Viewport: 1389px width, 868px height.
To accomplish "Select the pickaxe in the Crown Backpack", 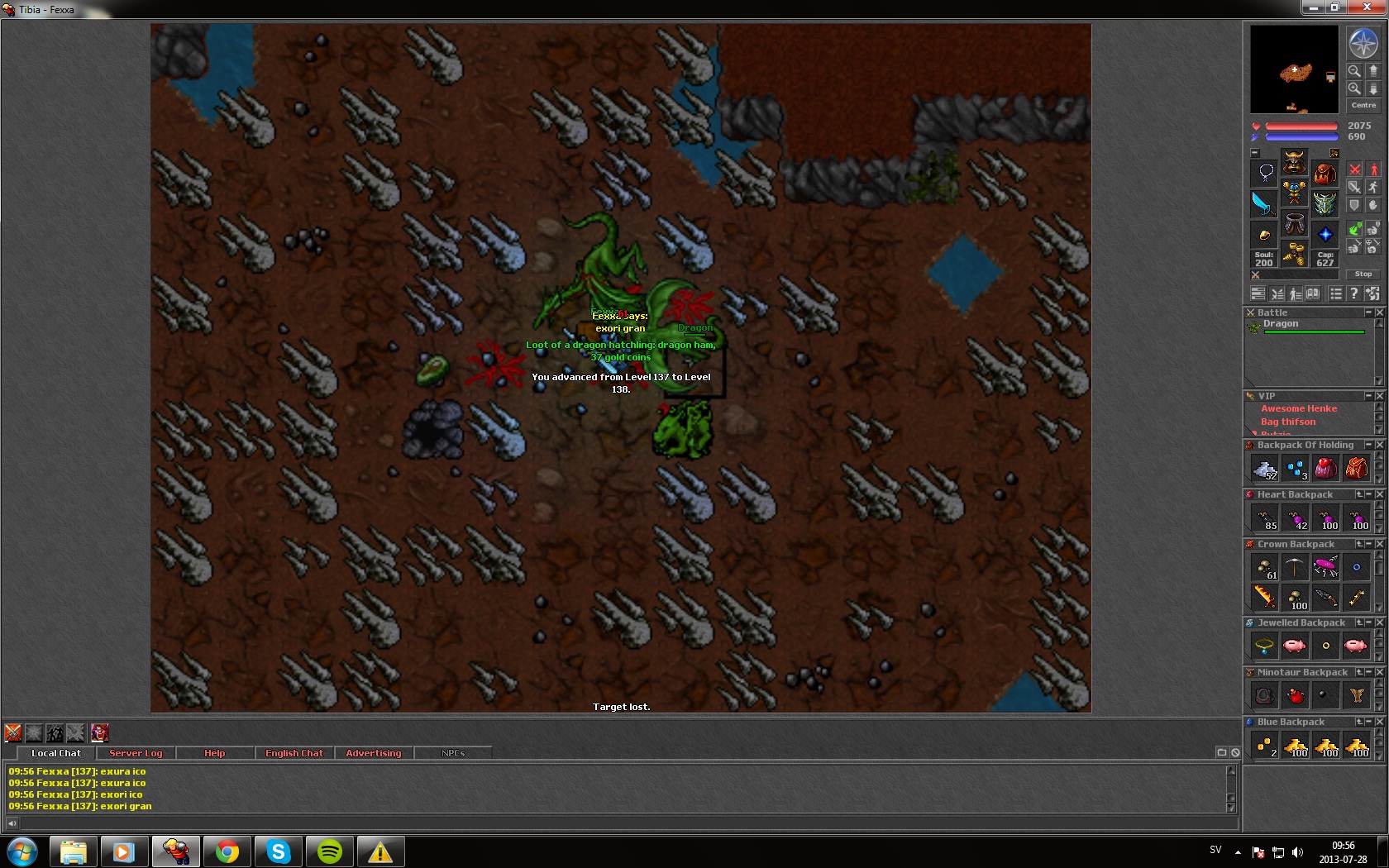I will 1295,568.
